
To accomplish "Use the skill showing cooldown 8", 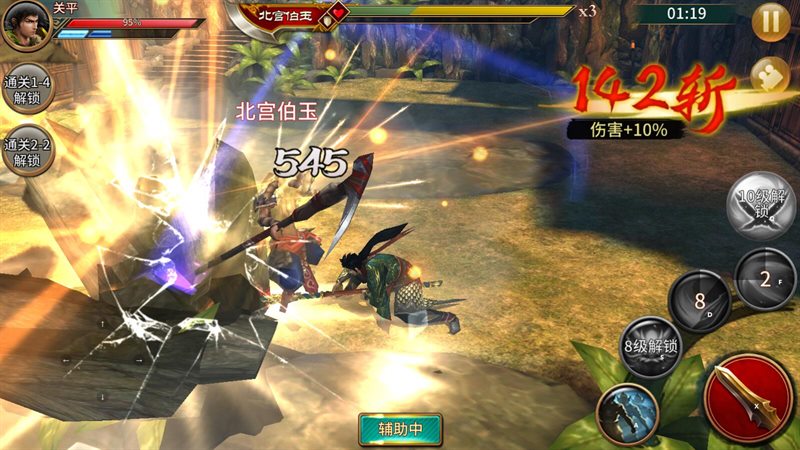I will (699, 301).
